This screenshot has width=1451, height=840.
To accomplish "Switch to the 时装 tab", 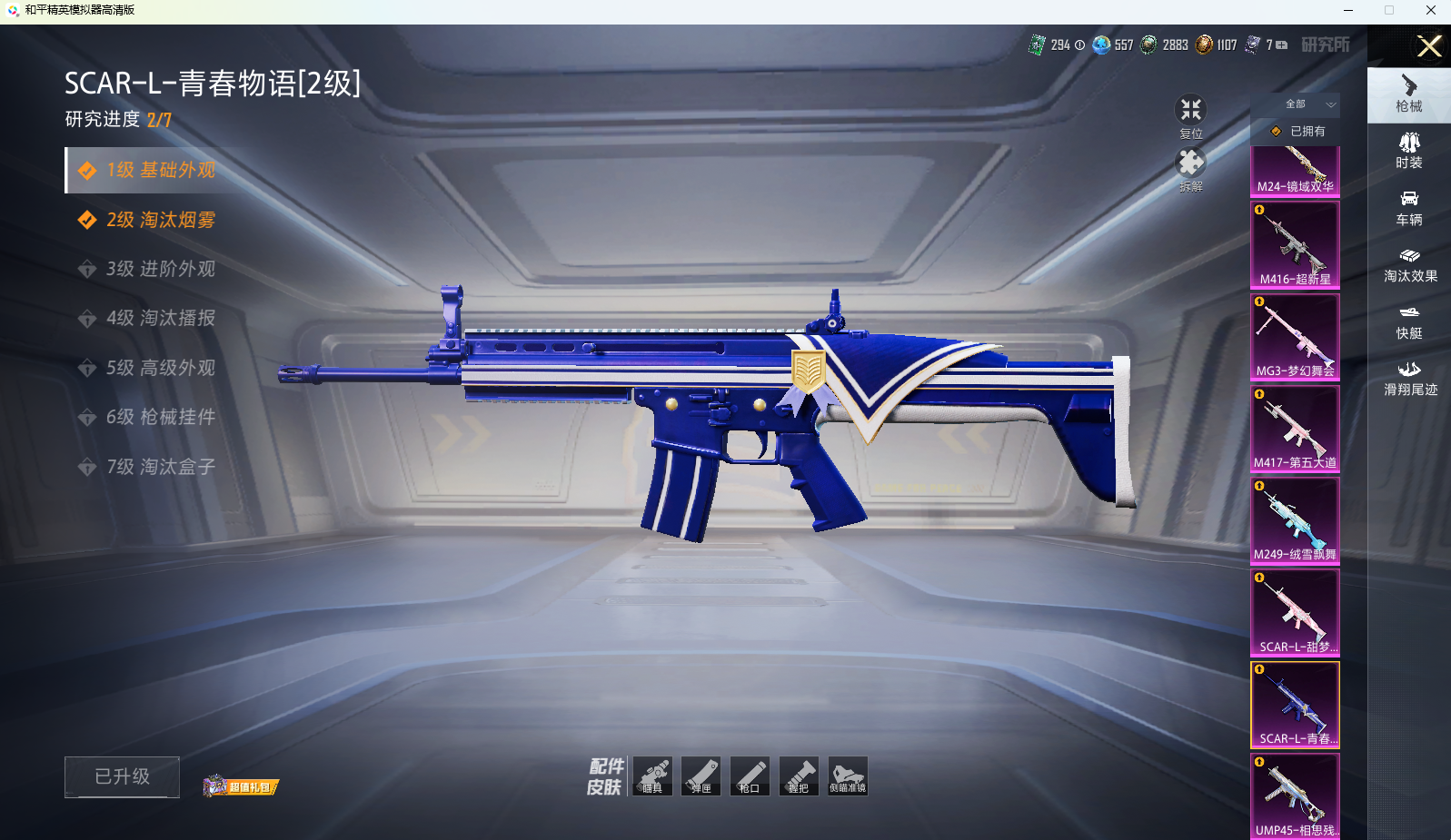I will point(1409,151).
